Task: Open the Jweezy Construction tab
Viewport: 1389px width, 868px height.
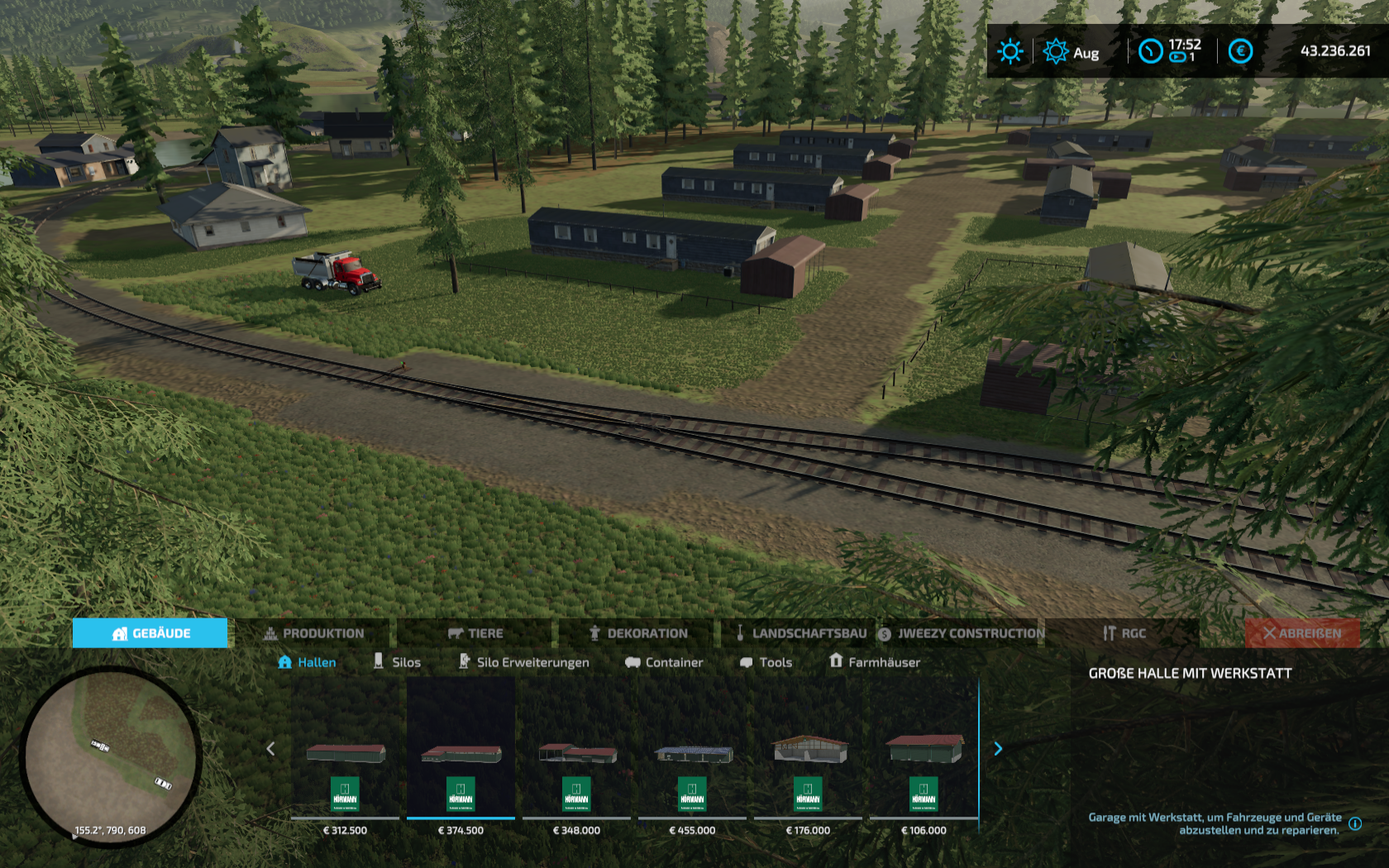Action: (x=962, y=633)
